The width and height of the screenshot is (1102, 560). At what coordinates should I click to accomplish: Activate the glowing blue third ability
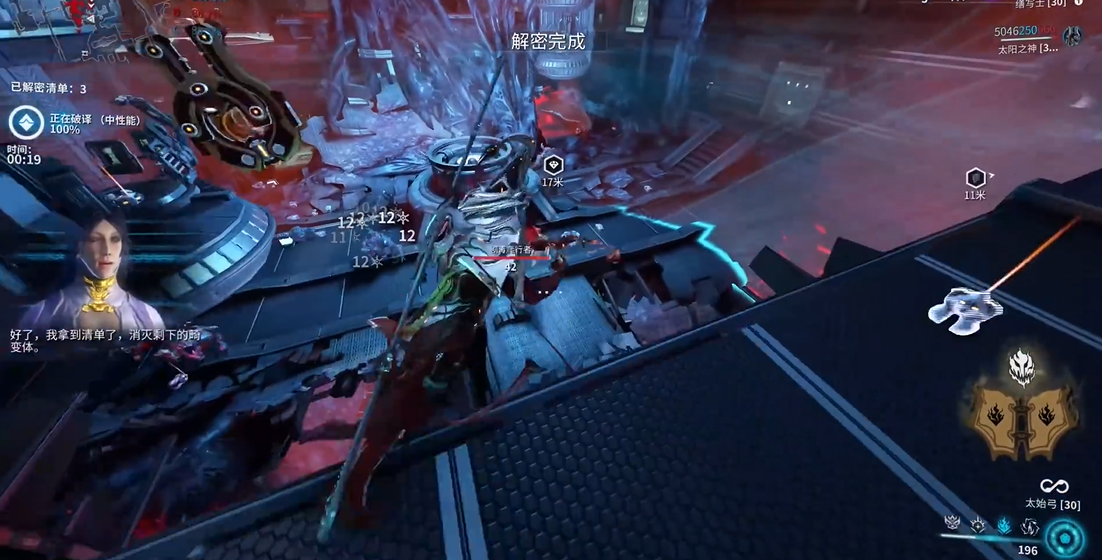(1003, 524)
